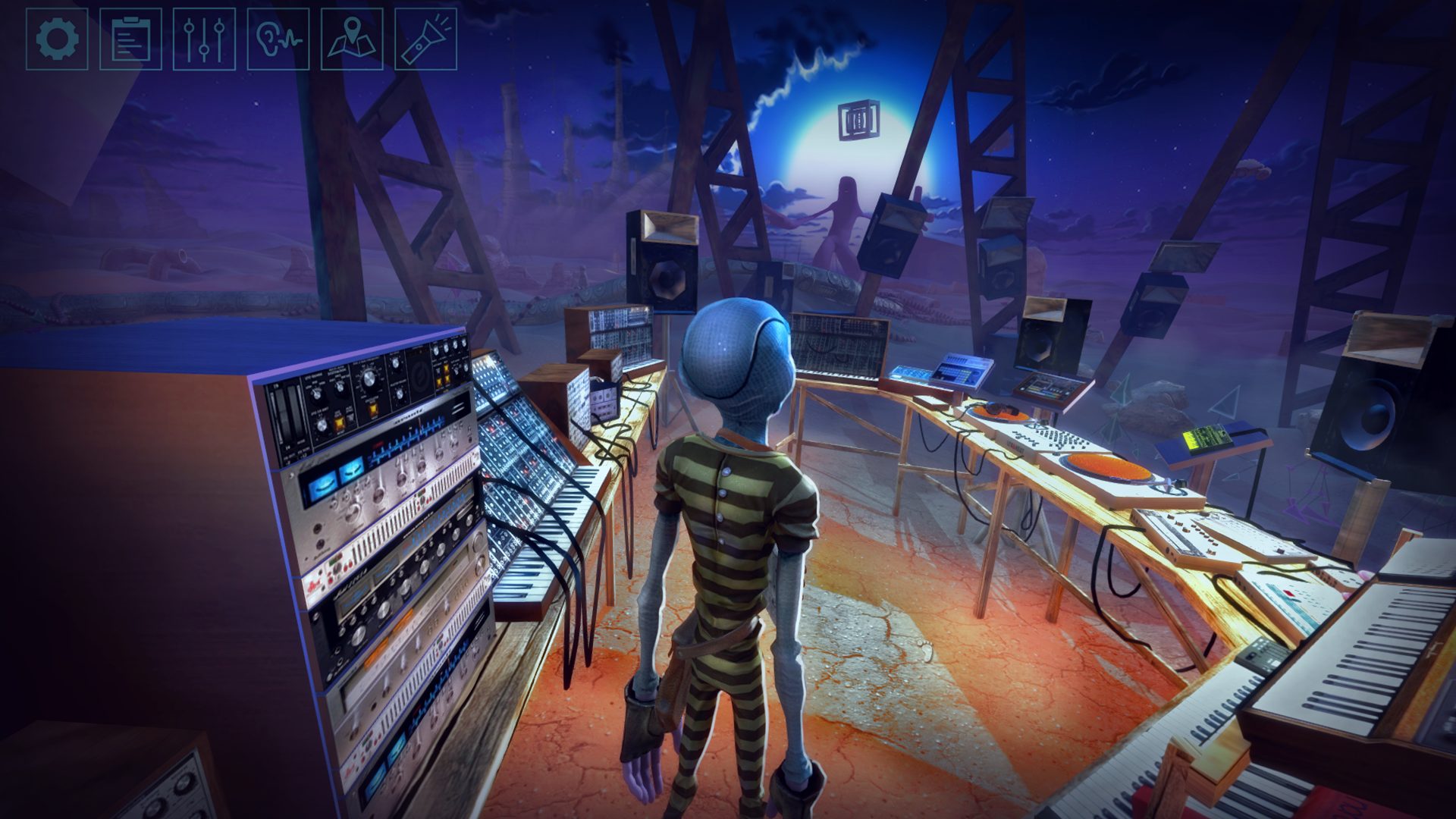The image size is (1456, 819).
Task: Open the mixer sliders panel
Action: click(204, 39)
